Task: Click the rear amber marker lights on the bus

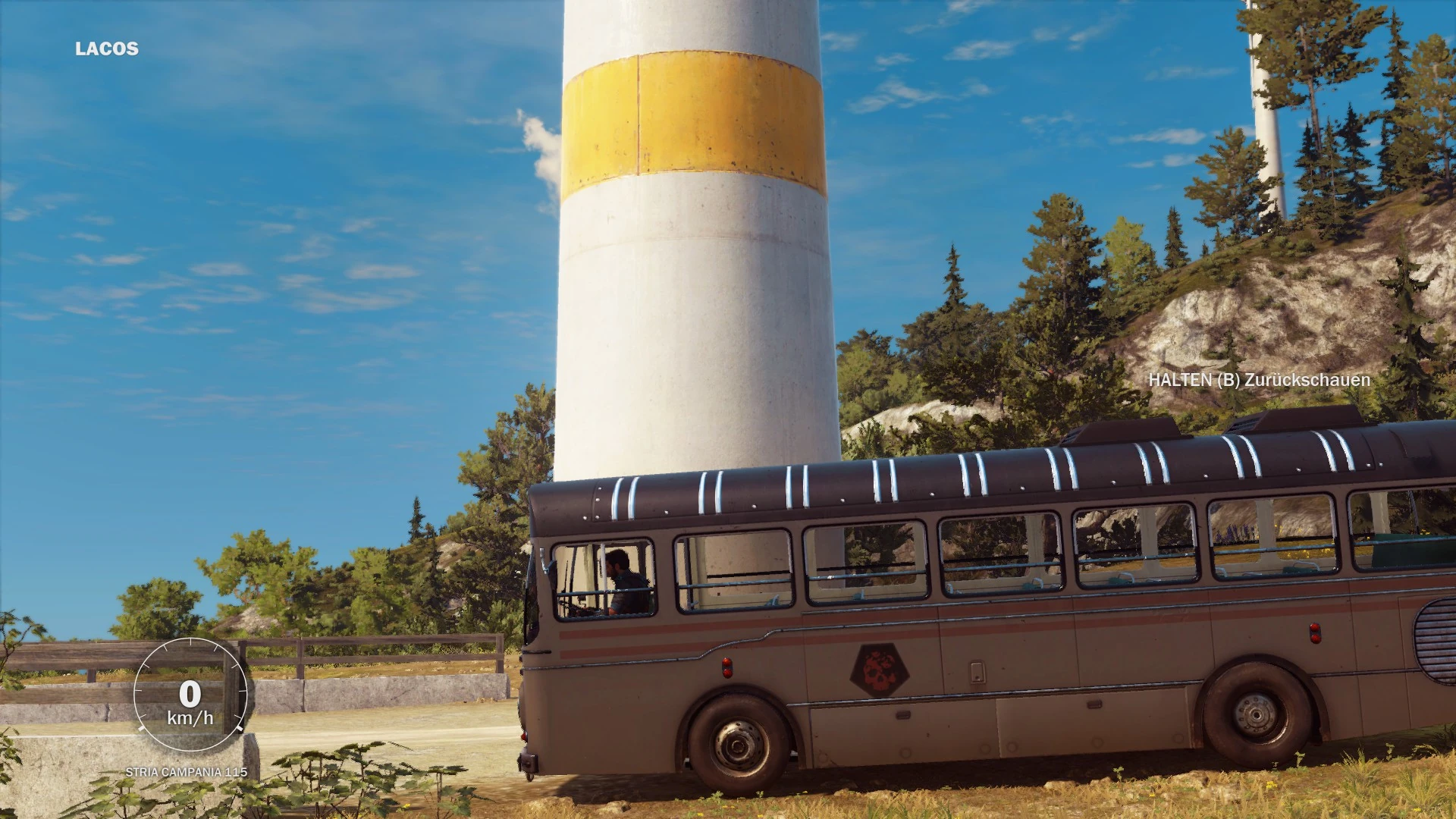Action: [1314, 633]
